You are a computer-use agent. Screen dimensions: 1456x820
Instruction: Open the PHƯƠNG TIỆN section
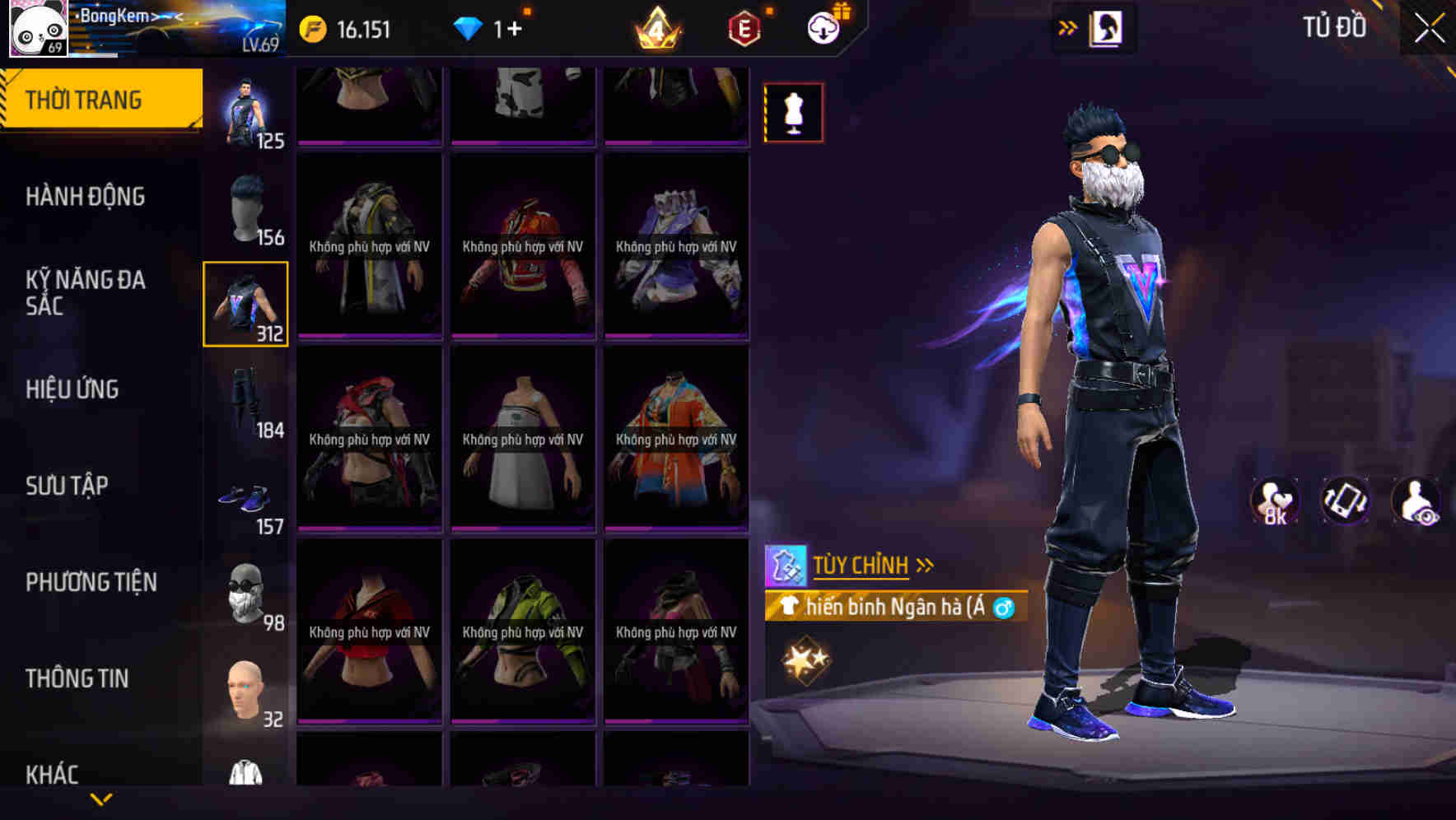(x=91, y=581)
